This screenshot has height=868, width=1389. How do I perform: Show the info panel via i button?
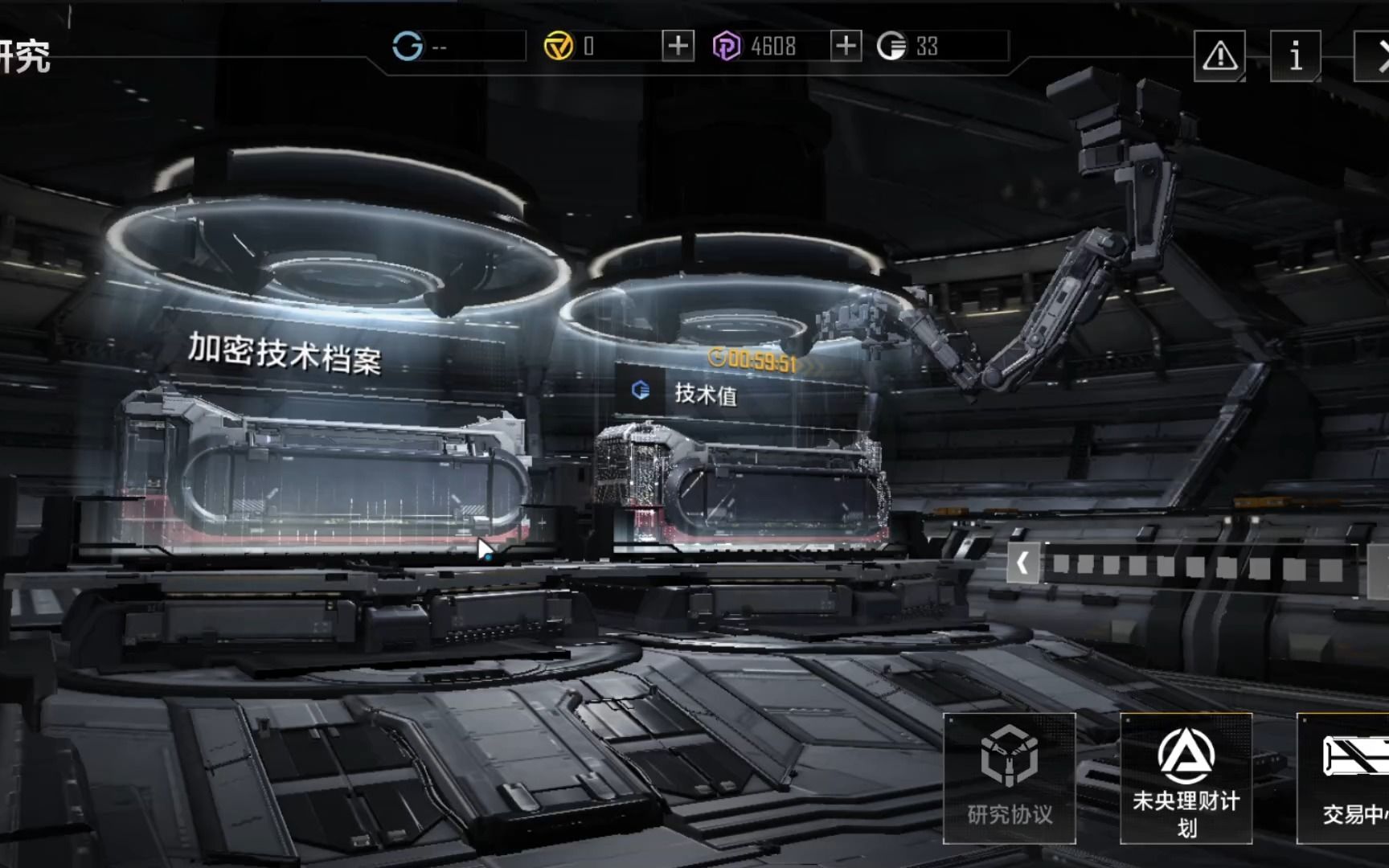click(x=1295, y=55)
